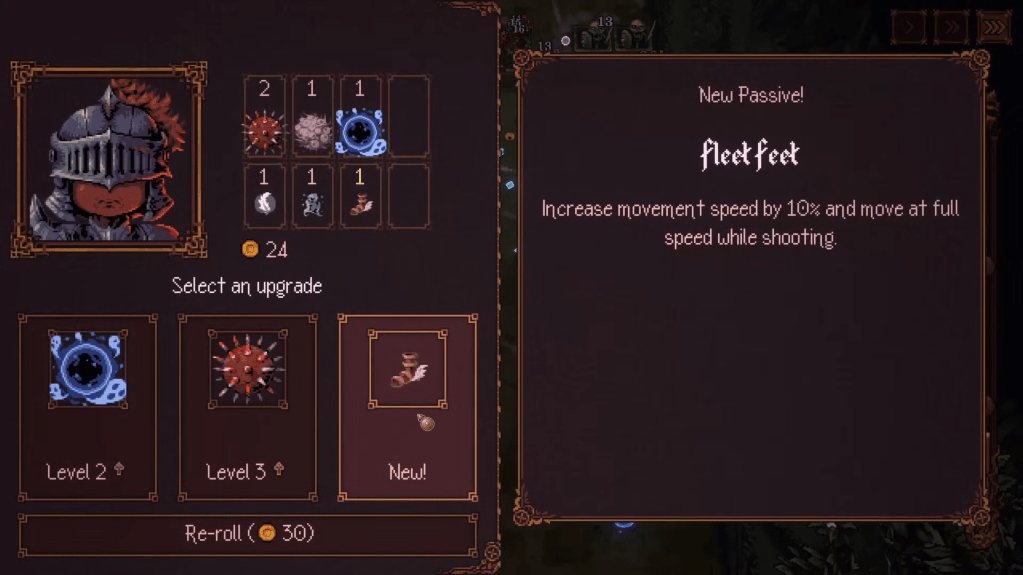Viewport: 1023px width, 575px height.
Task: Inspect the blue portal weapon slot
Action: coord(359,117)
